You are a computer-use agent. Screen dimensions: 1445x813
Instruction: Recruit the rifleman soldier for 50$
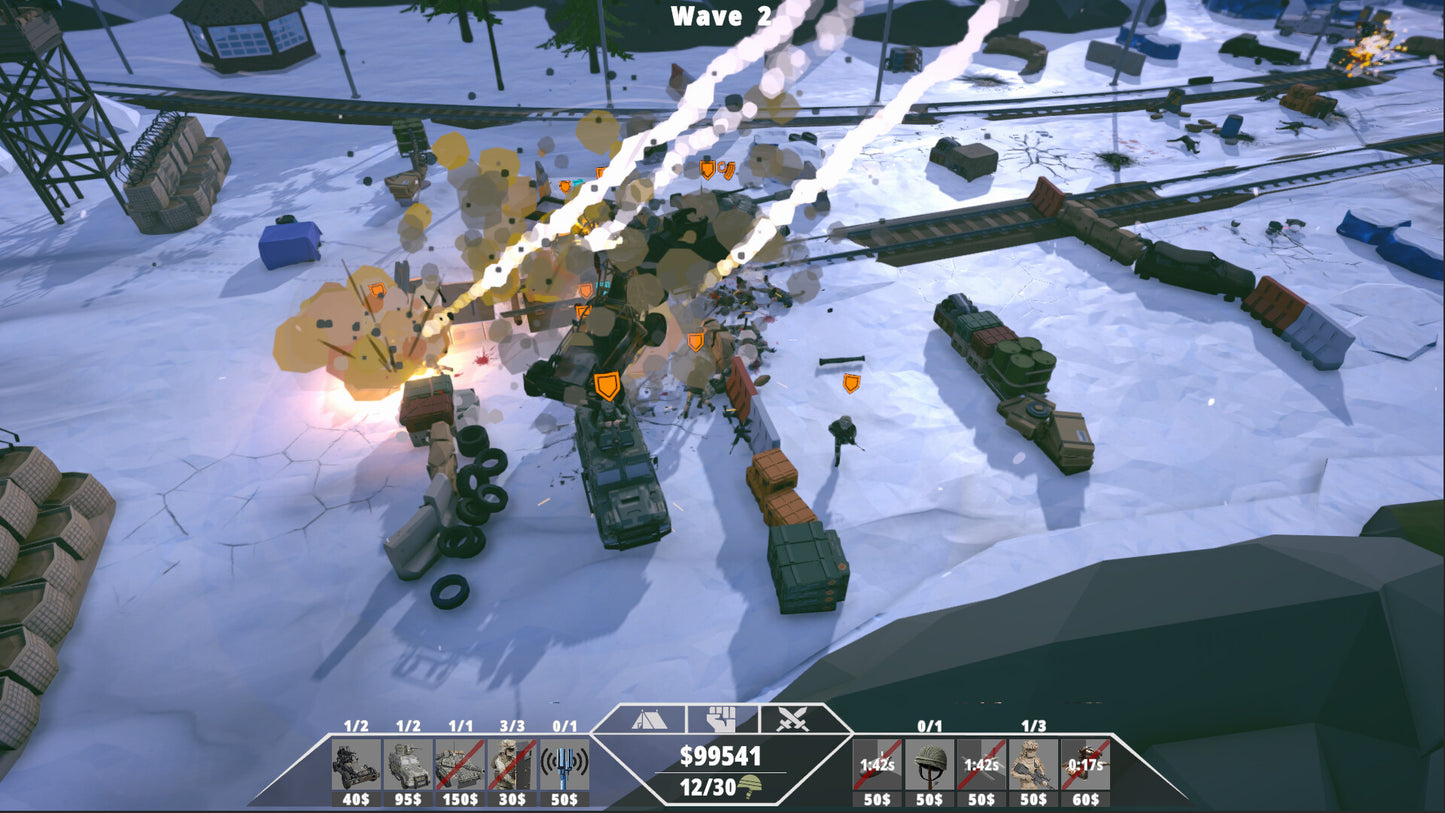[1033, 765]
